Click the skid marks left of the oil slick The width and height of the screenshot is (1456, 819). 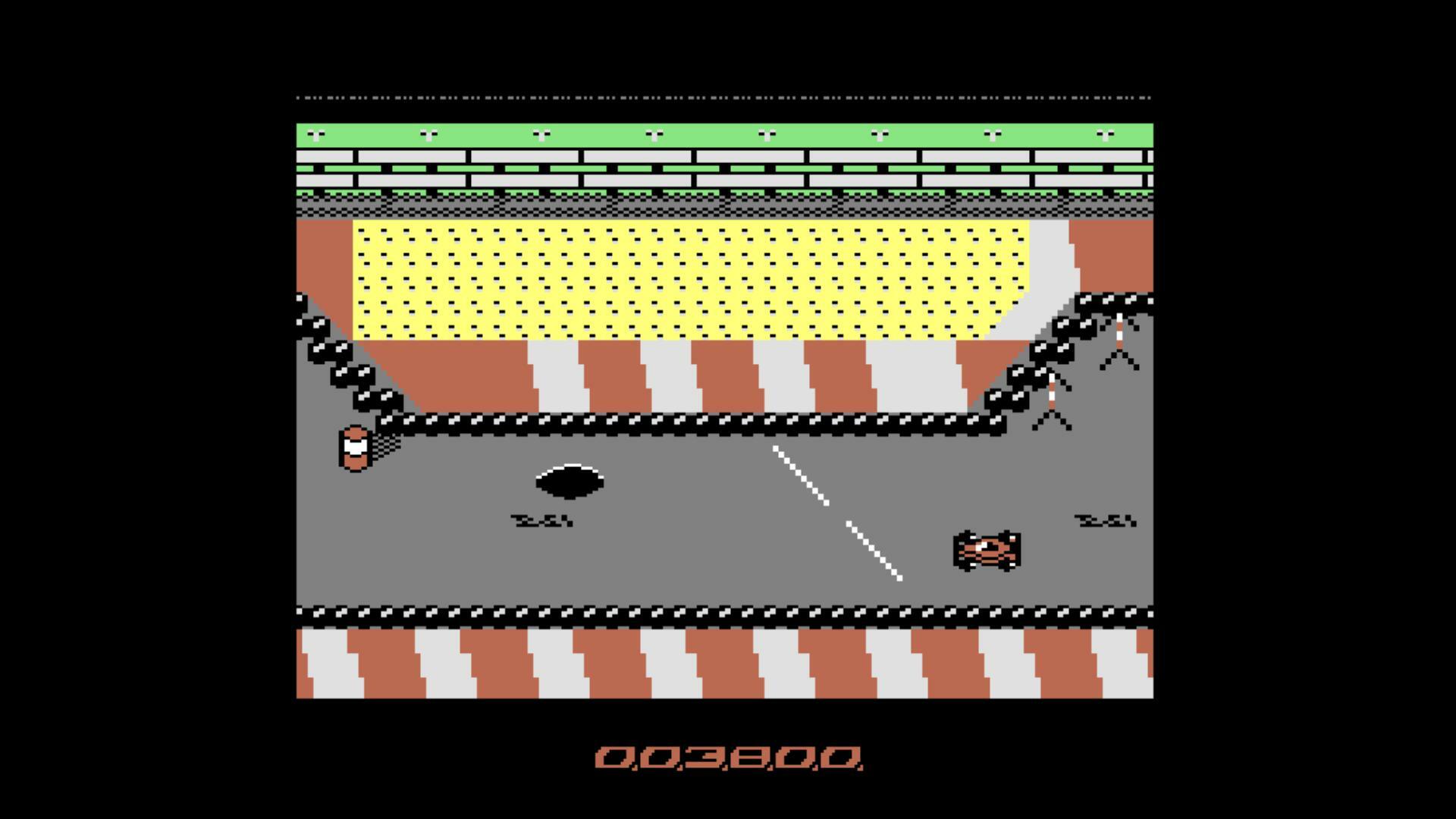coord(541,522)
